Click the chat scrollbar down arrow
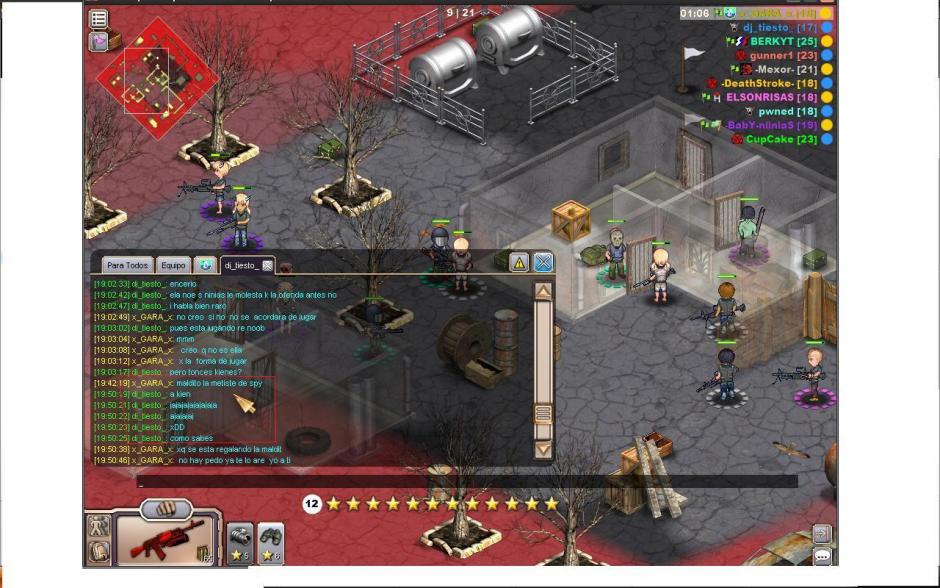Viewport: 940px width, 588px height. 543,449
